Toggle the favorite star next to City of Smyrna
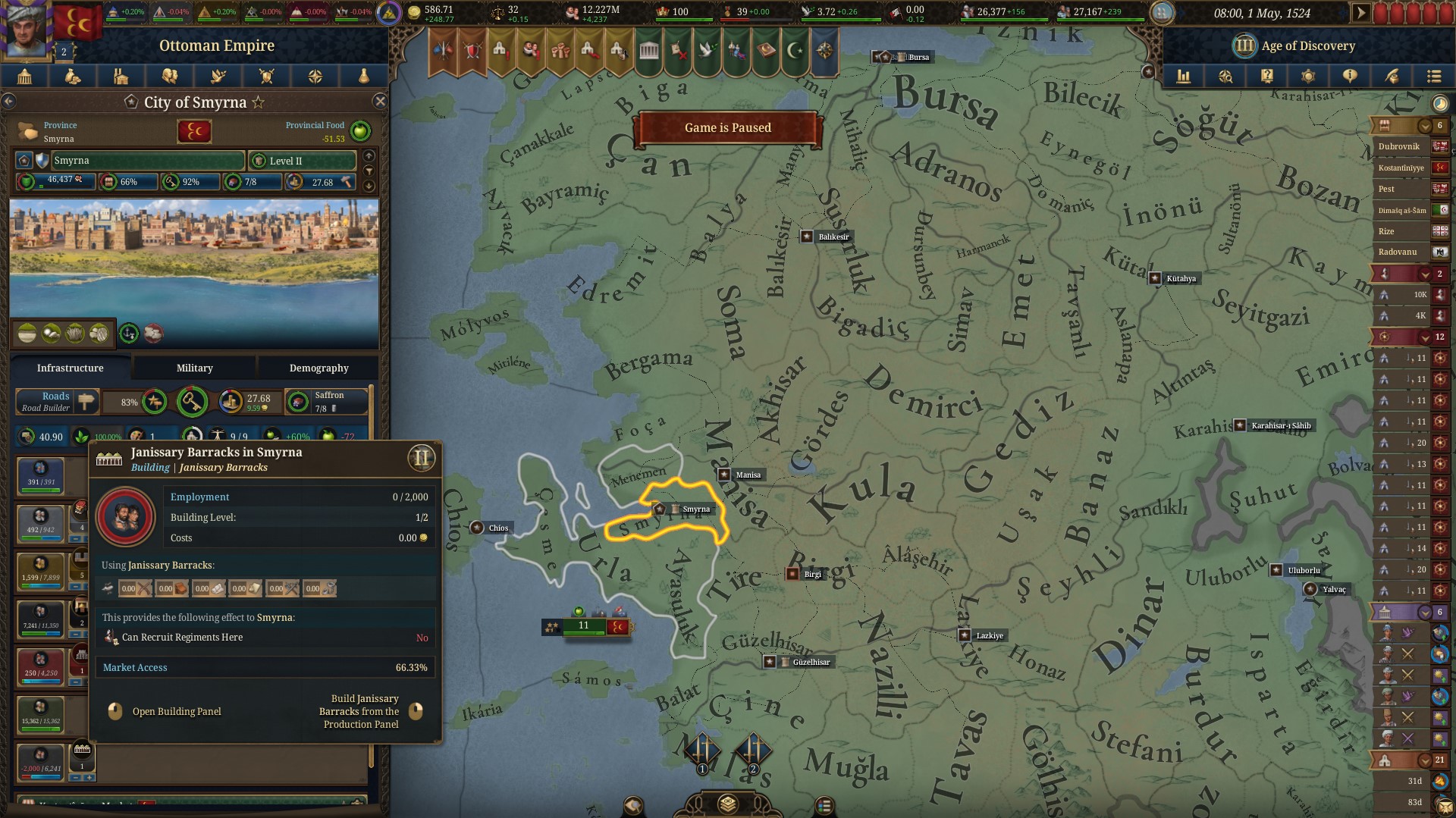This screenshot has height=818, width=1456. [x=259, y=102]
